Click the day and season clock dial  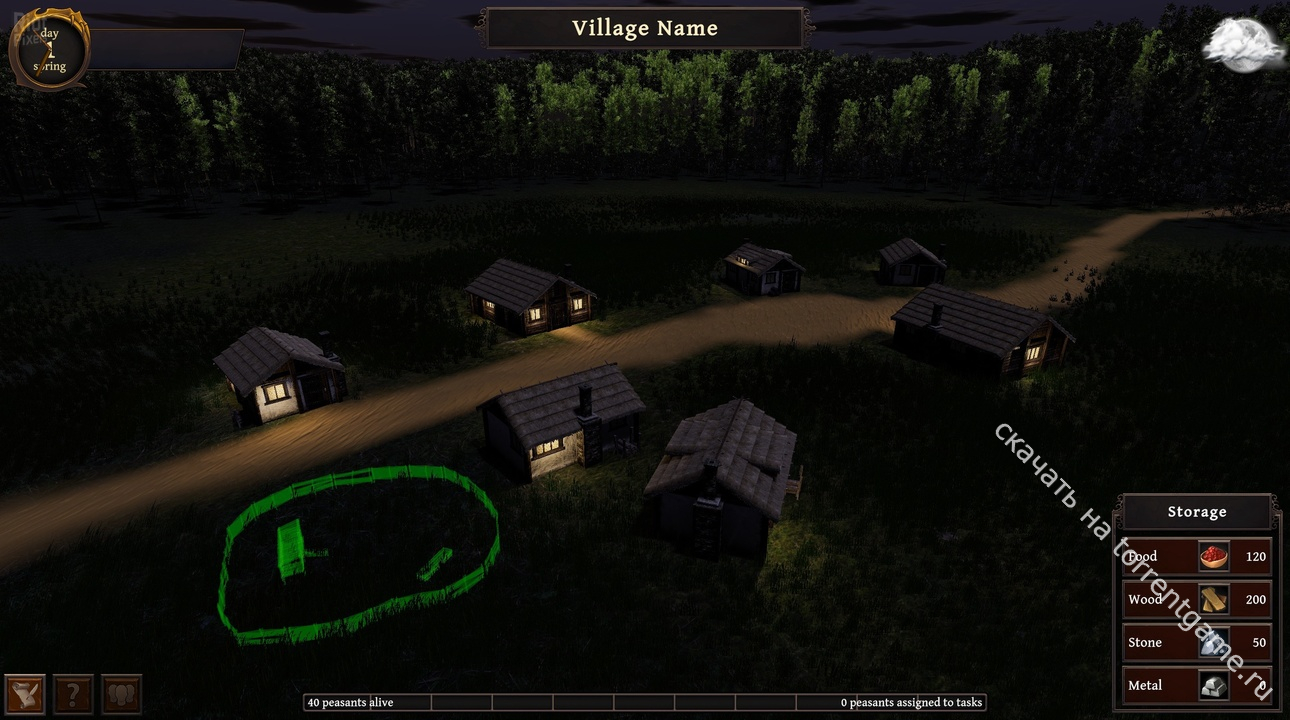click(x=49, y=50)
